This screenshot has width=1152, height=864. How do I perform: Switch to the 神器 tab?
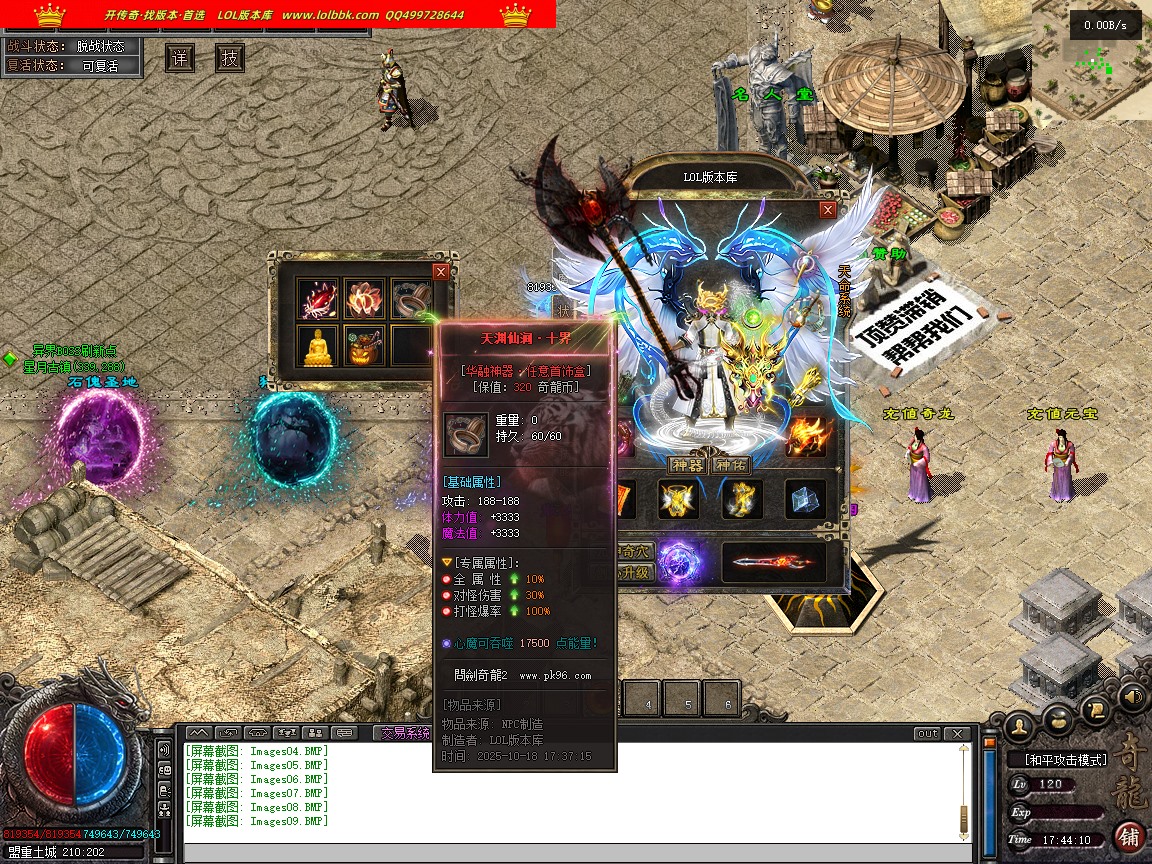click(687, 465)
